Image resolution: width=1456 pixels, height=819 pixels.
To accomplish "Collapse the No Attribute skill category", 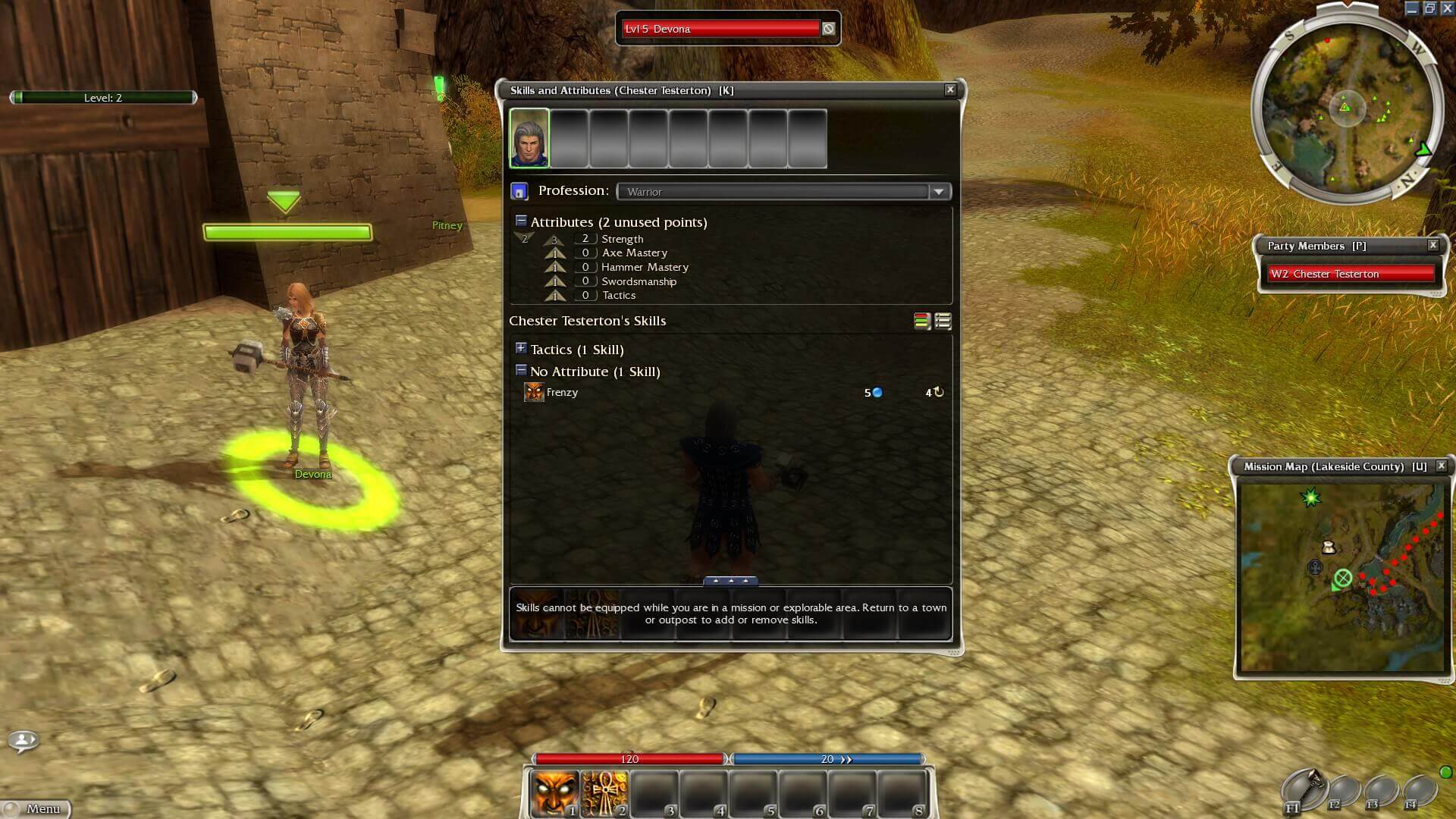I will [521, 370].
